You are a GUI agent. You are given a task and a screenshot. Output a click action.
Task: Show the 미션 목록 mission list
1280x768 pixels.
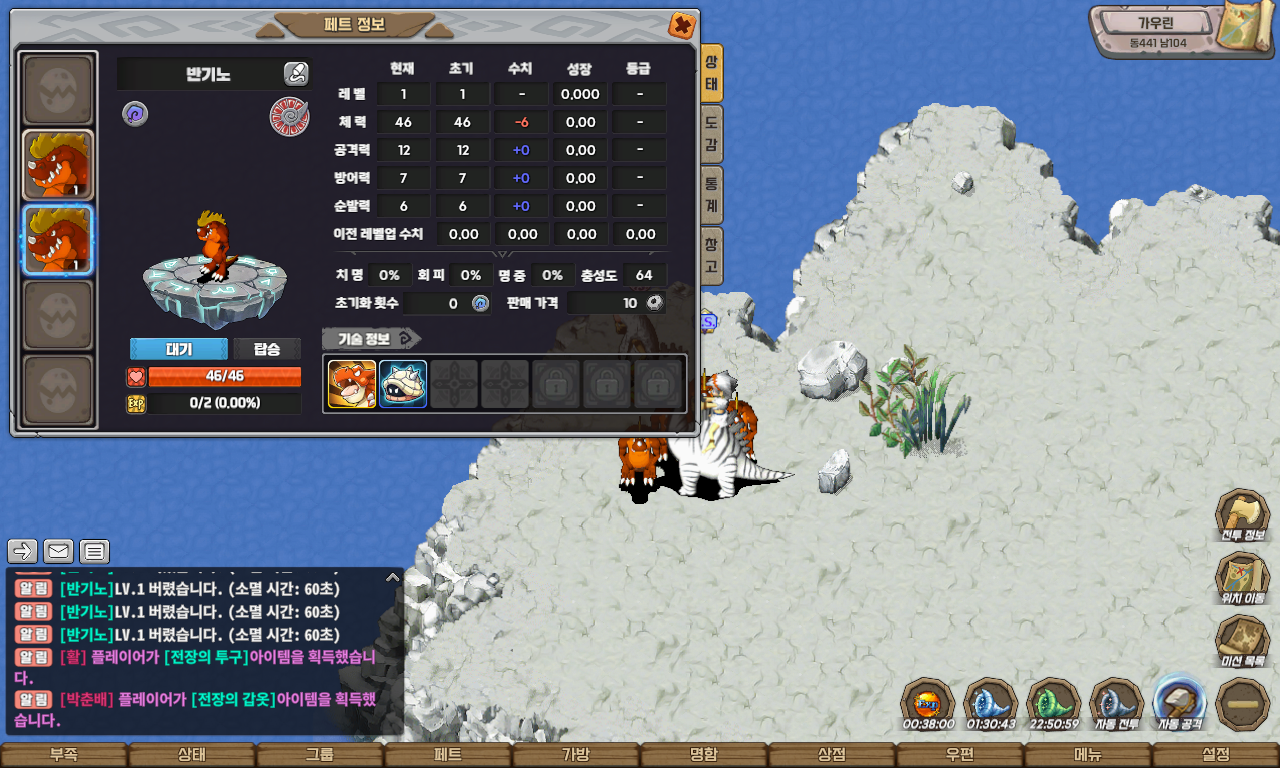[x=1242, y=641]
